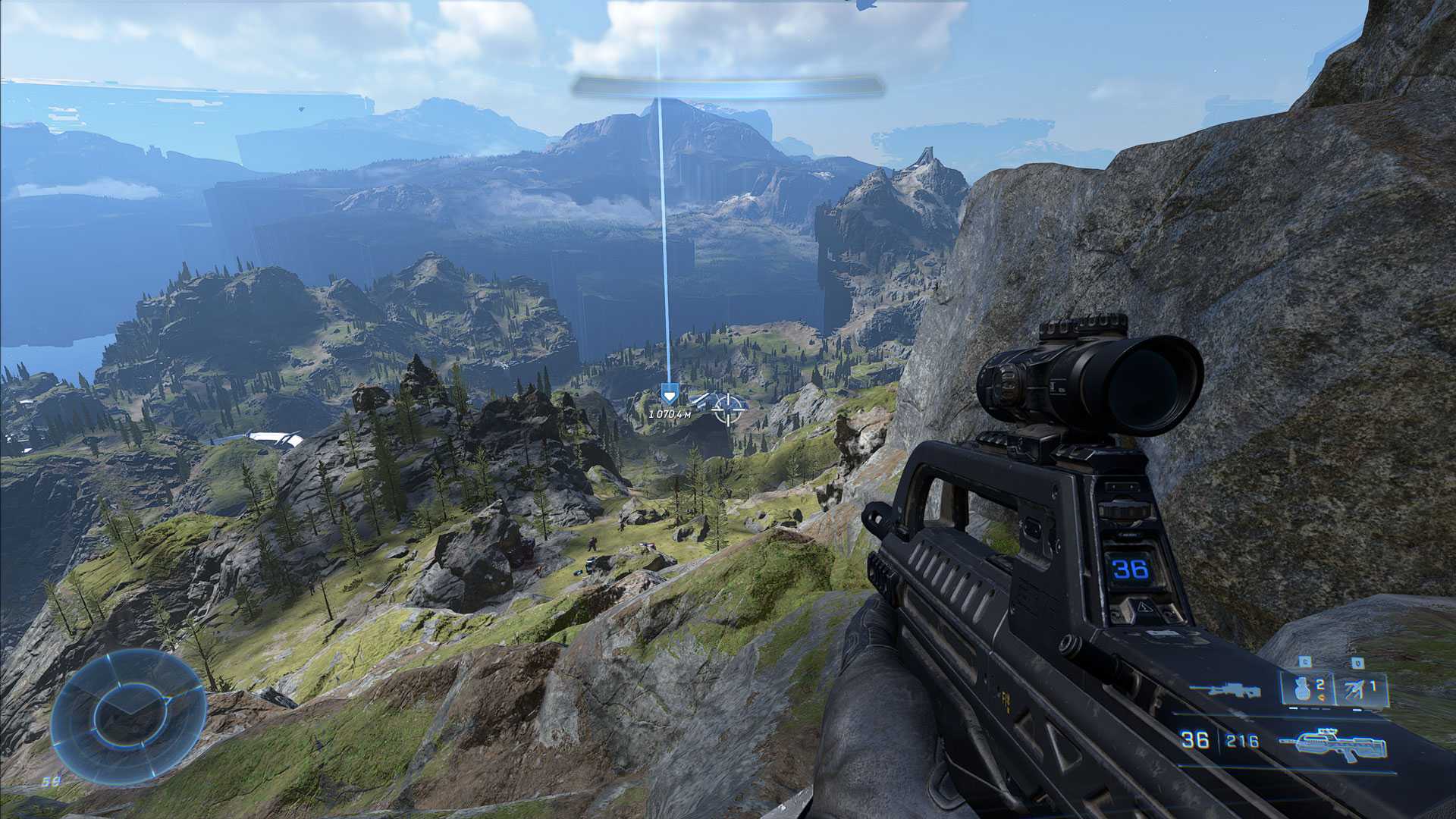
Task: Click the circular motion tracker radar
Action: point(129,717)
